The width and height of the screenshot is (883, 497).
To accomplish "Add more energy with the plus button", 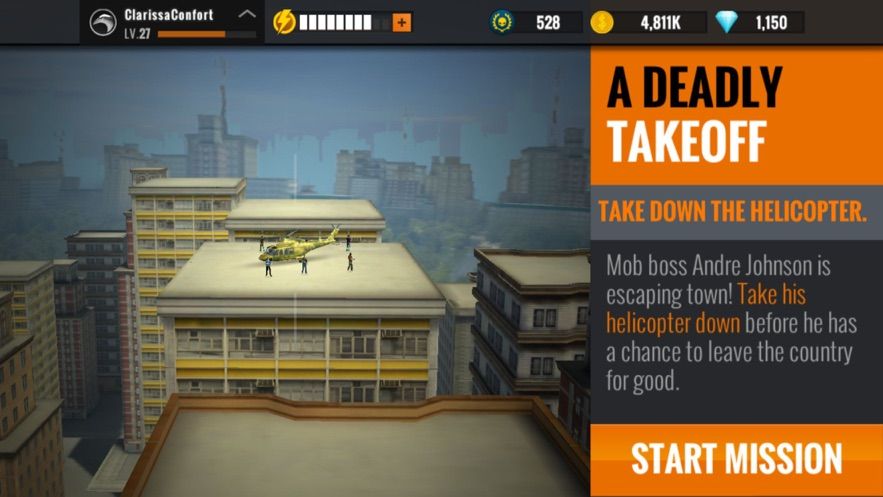I will tap(402, 22).
